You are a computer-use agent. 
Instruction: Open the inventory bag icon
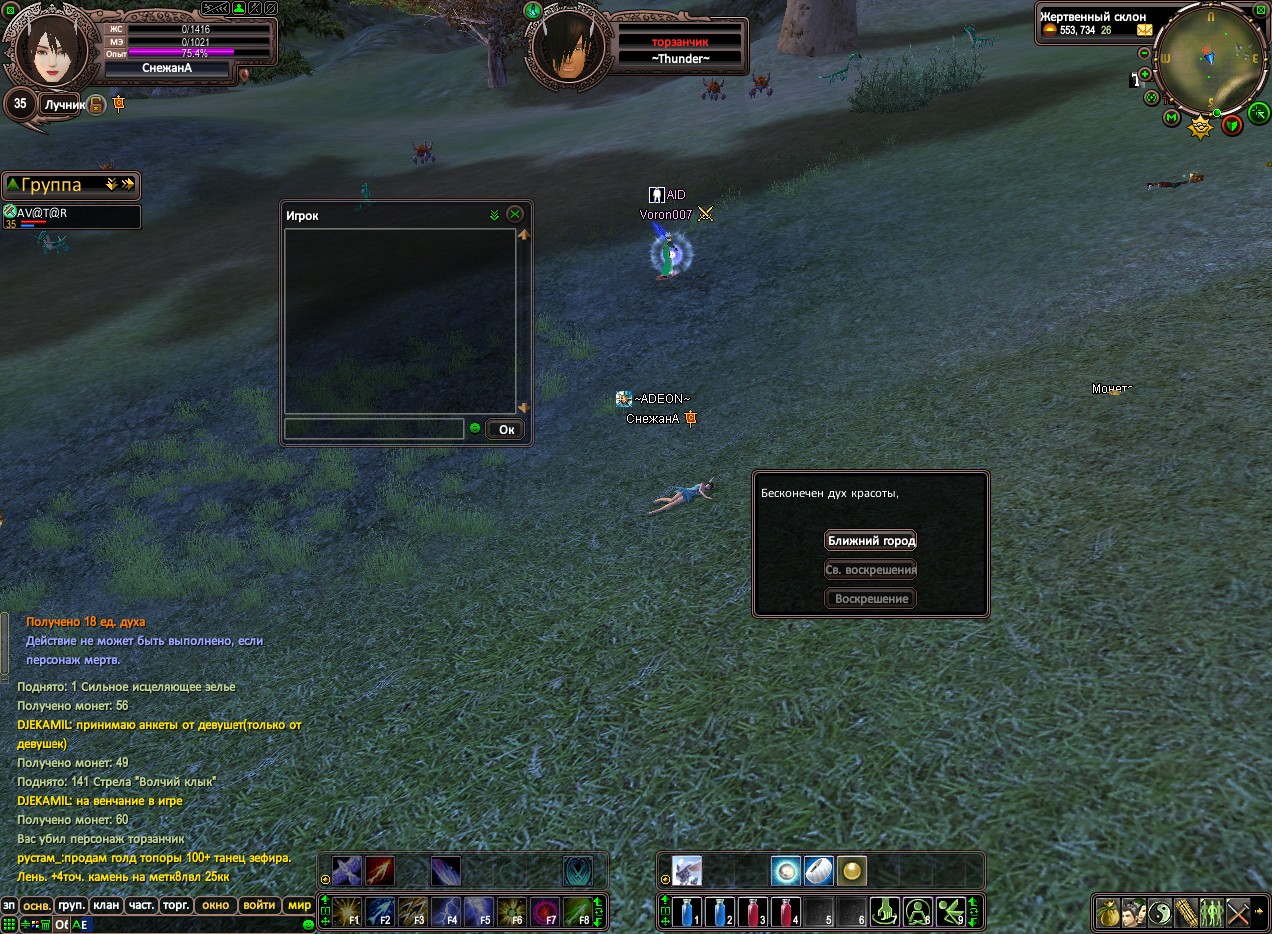1108,913
